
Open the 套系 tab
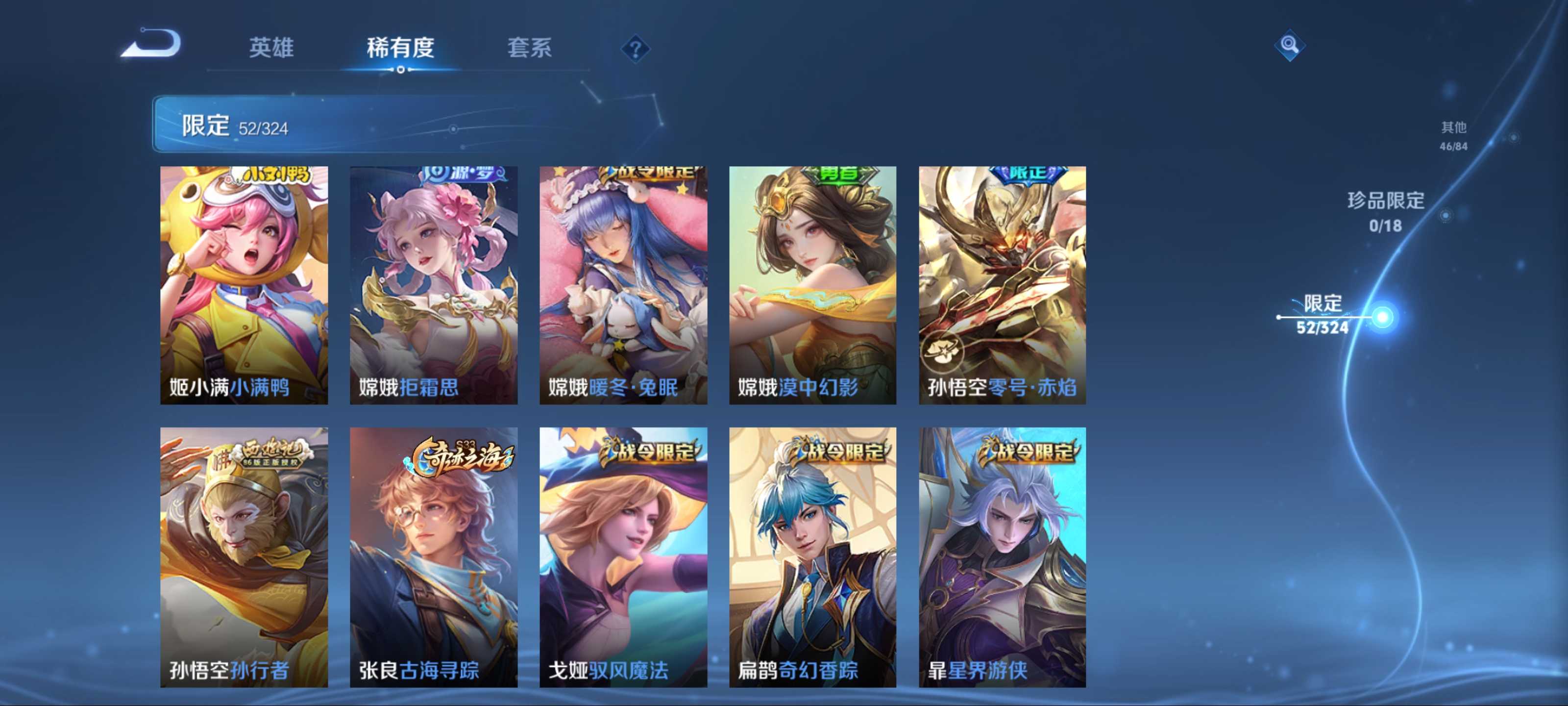coord(529,48)
